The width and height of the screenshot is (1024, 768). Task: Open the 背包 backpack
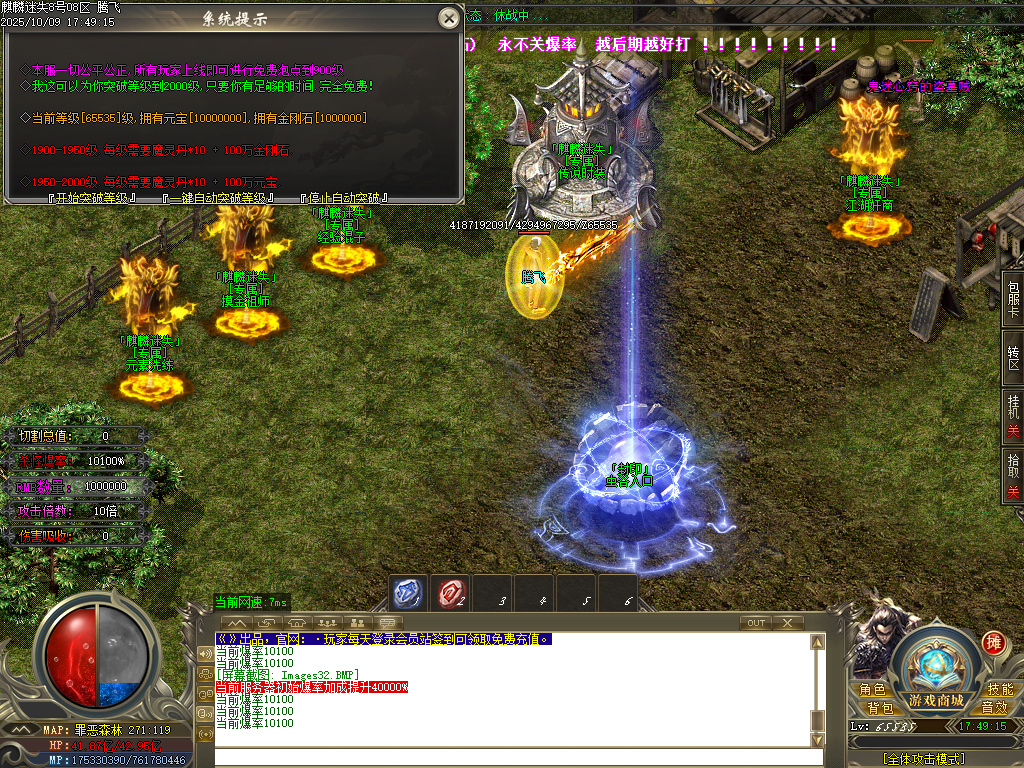coord(880,708)
